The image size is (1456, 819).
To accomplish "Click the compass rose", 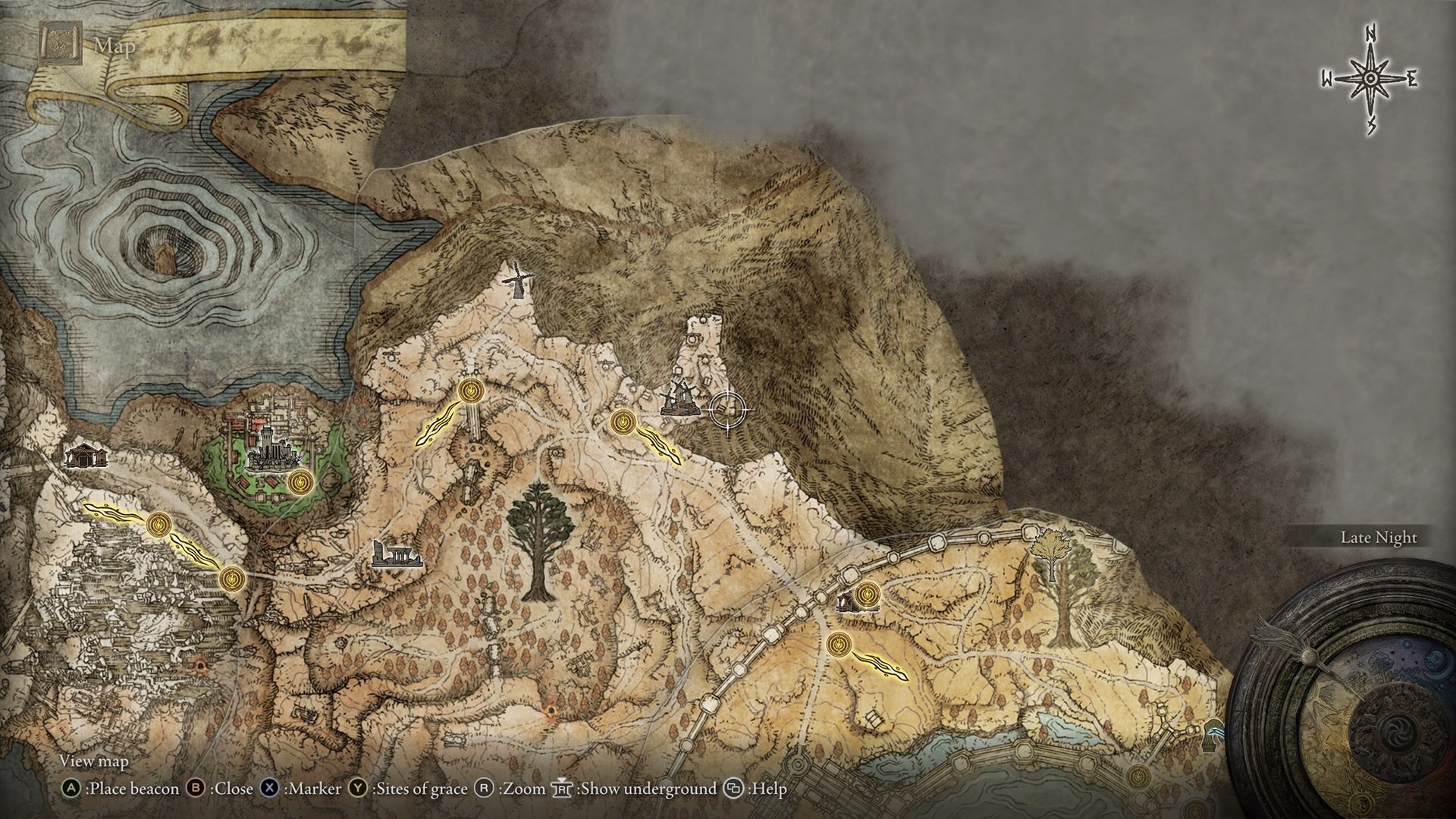I will [1370, 80].
